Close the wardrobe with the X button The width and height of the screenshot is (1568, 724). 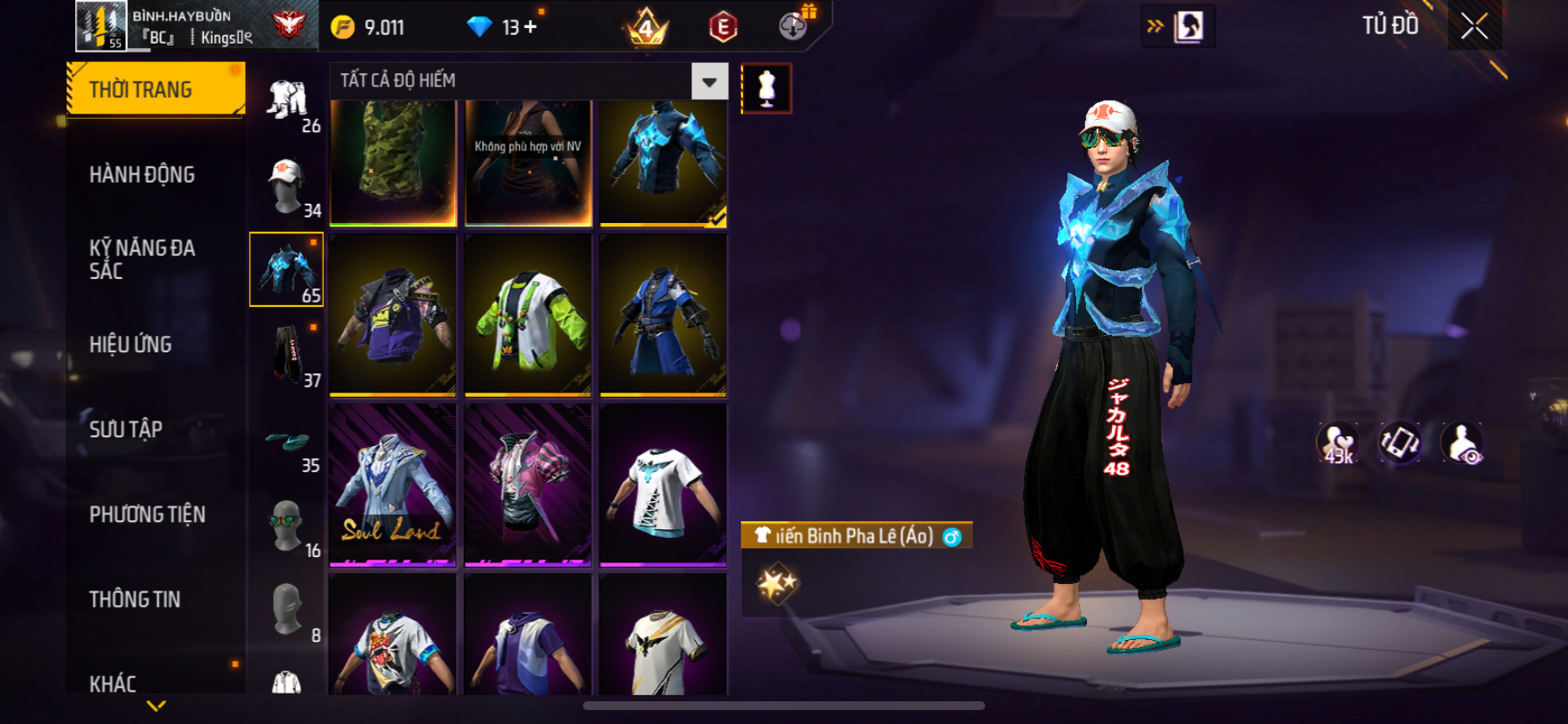[1474, 27]
